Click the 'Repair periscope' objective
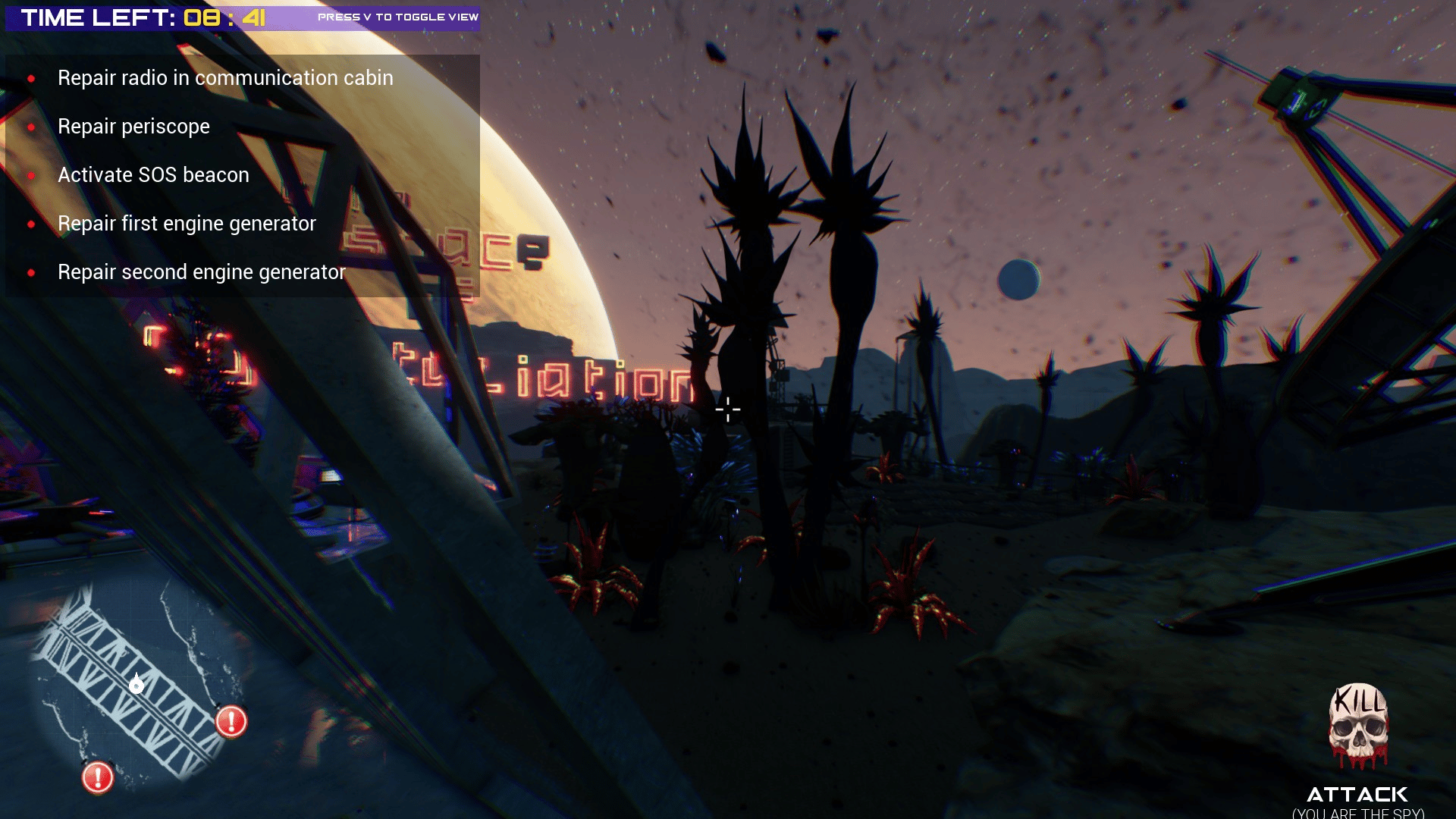 coord(133,127)
